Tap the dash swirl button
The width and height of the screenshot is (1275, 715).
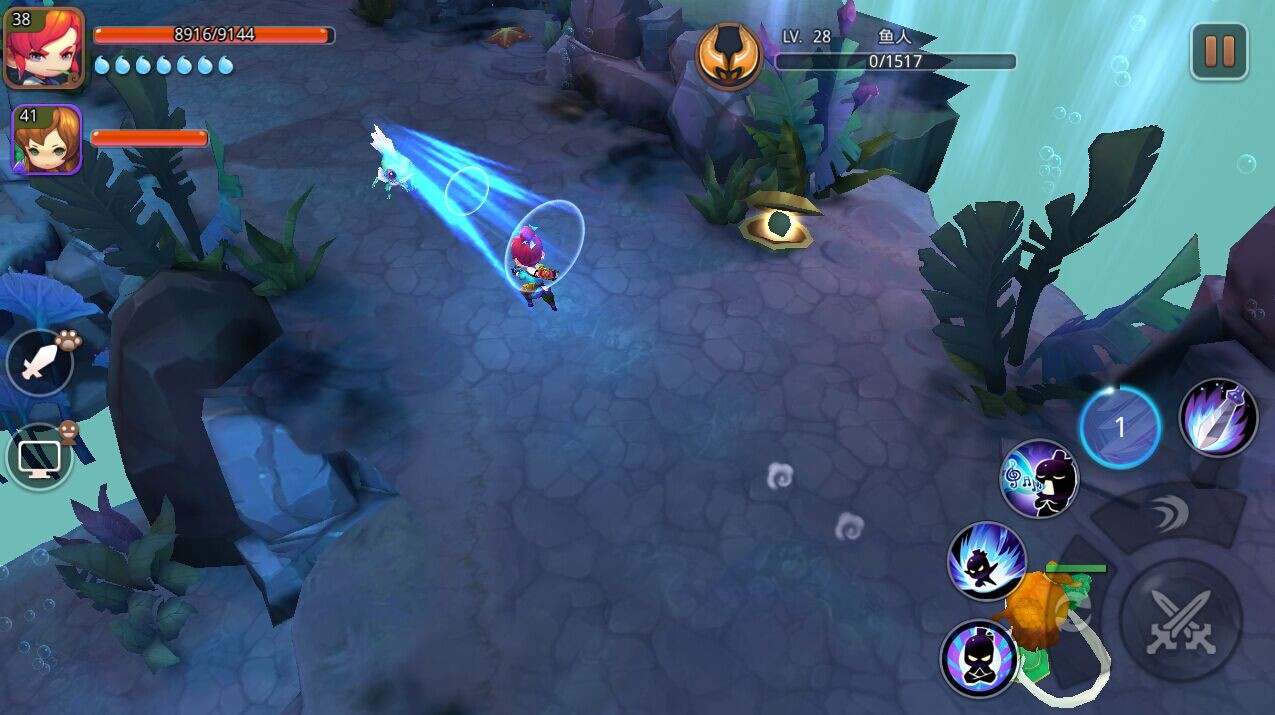pyautogui.click(x=1166, y=516)
